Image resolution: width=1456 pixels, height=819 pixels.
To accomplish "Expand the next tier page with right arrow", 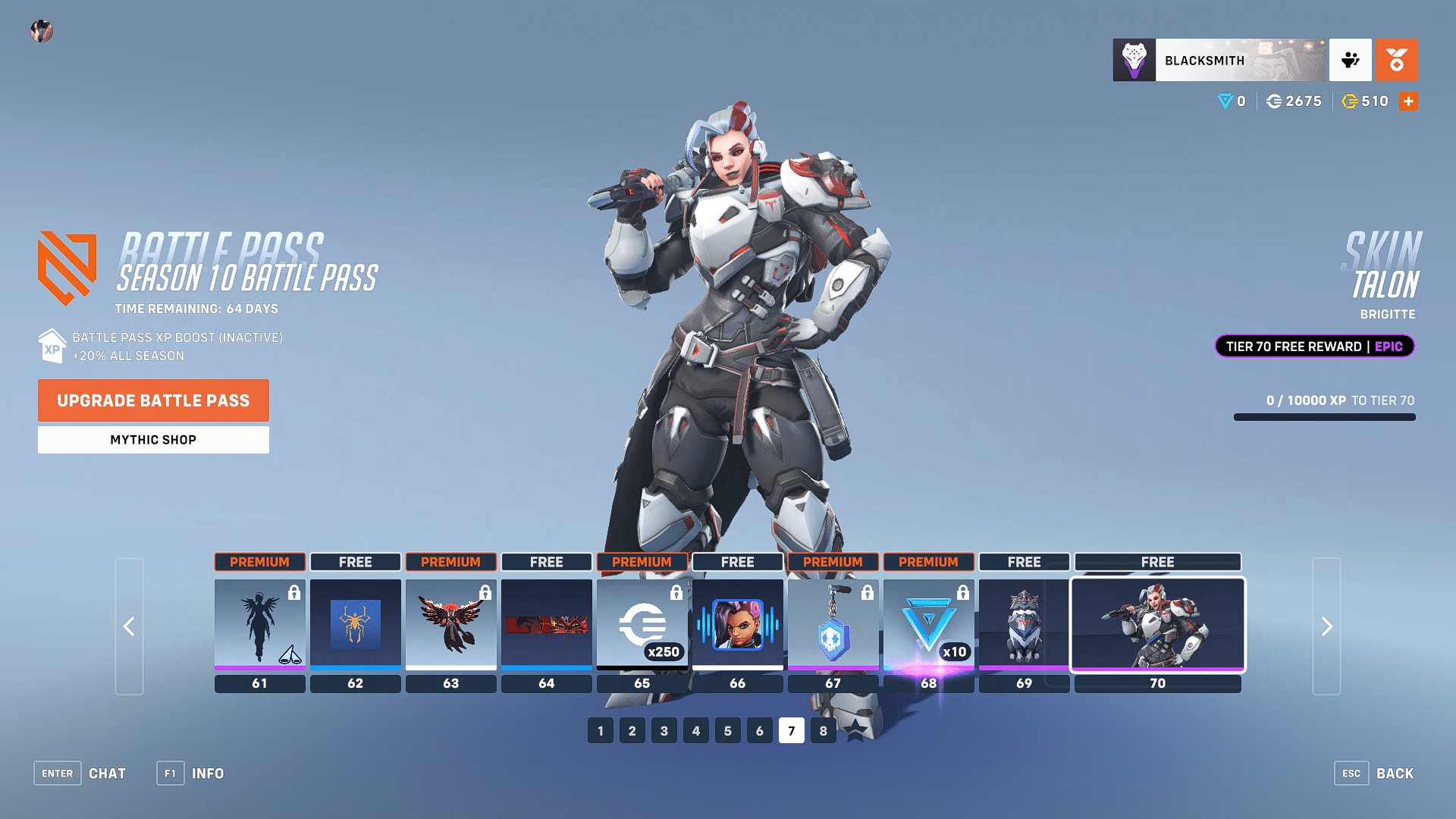I will (1326, 626).
